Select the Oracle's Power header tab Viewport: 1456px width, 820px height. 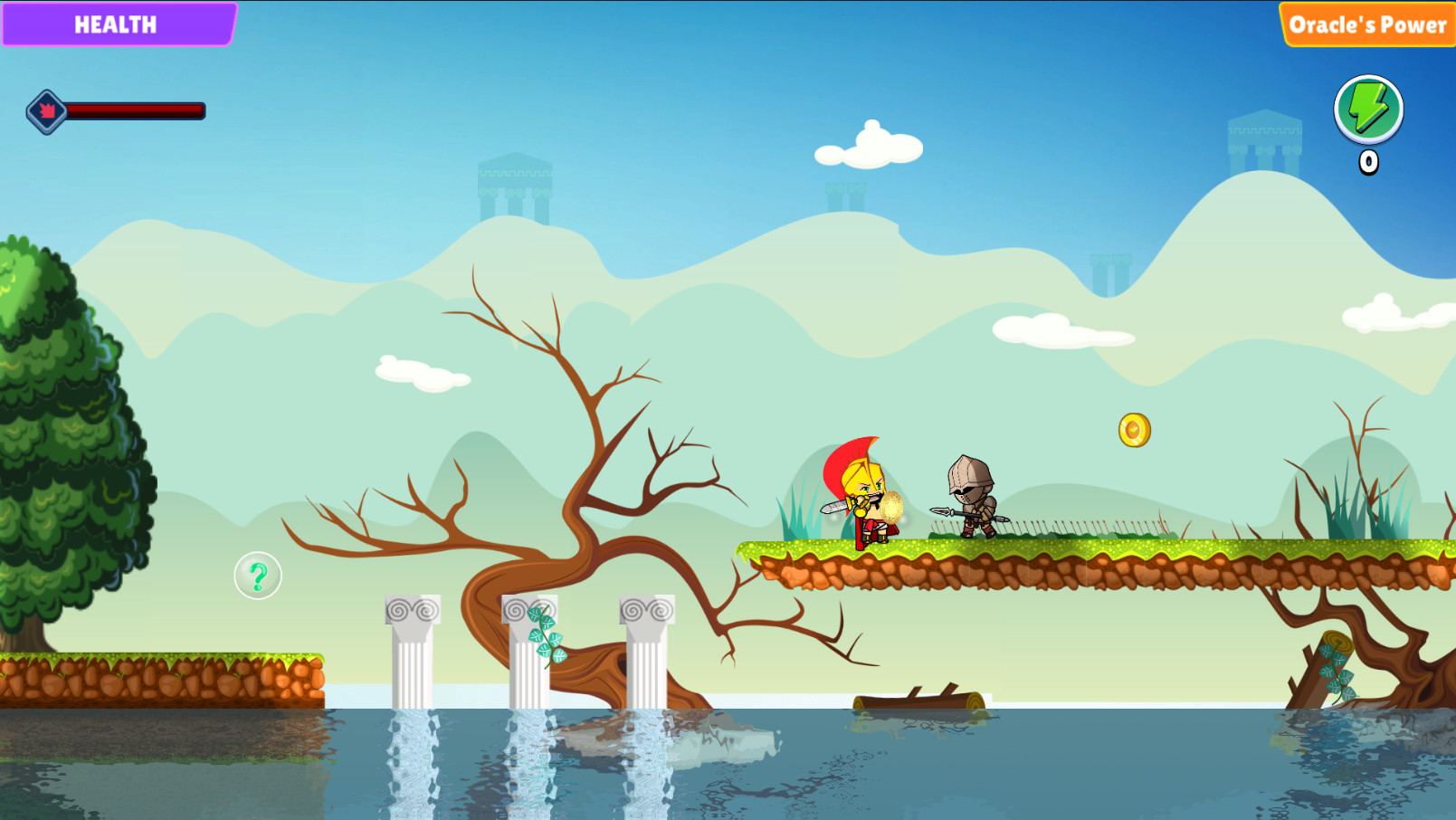tap(1366, 24)
